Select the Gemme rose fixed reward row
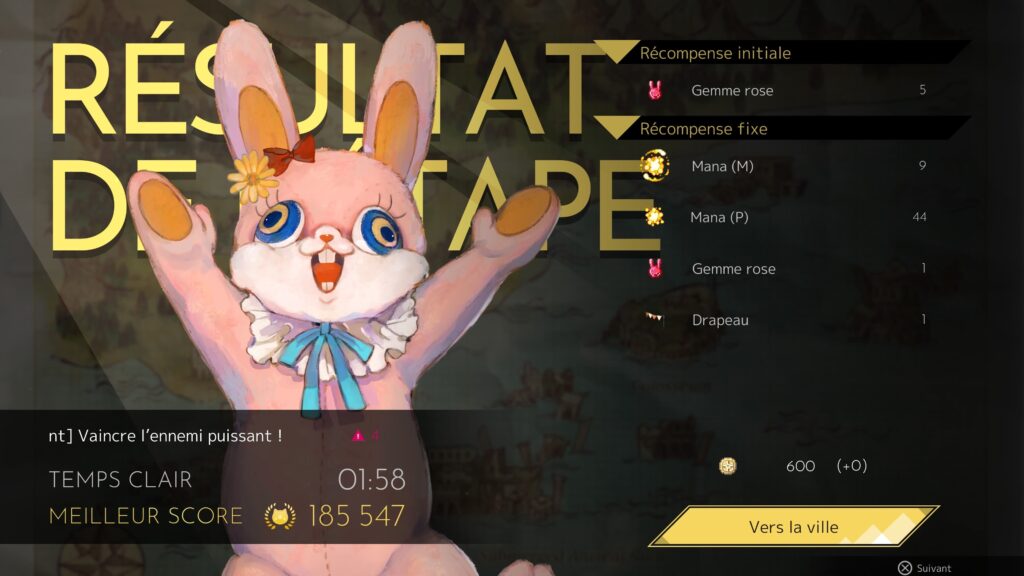Screen dimensions: 1024x576 [787, 268]
